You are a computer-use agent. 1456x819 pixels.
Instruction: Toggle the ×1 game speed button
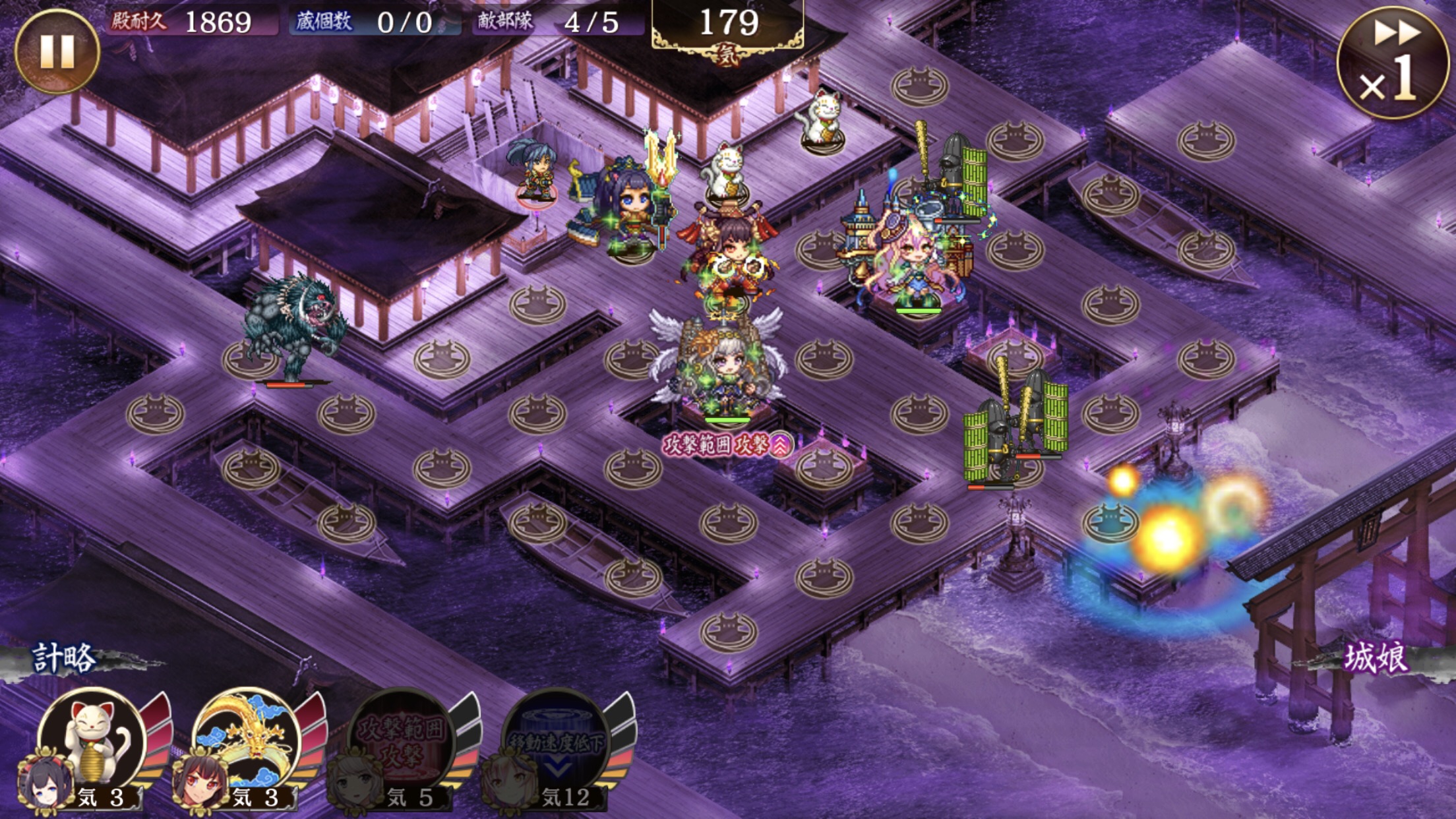pos(1393,63)
